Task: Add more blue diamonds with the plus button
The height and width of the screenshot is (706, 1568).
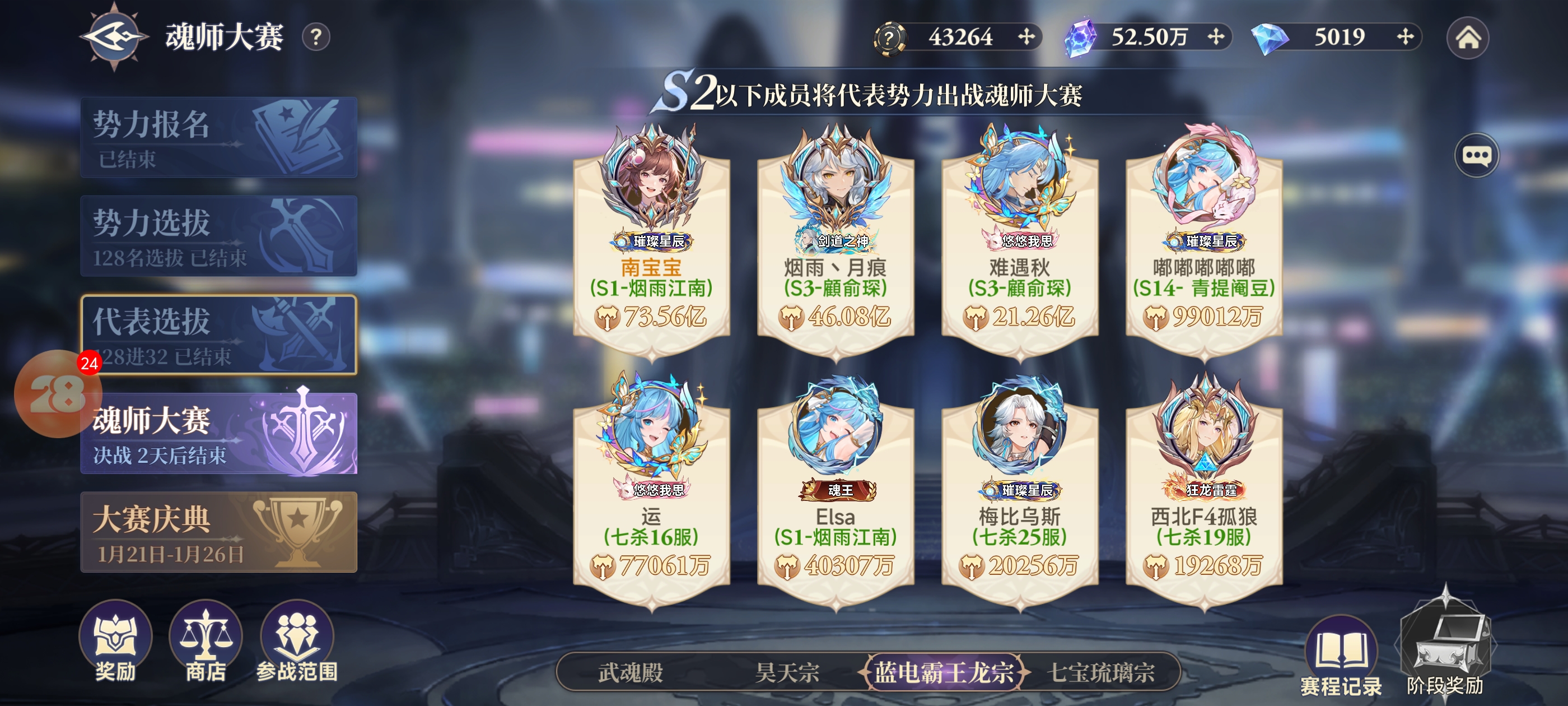Action: (1405, 37)
